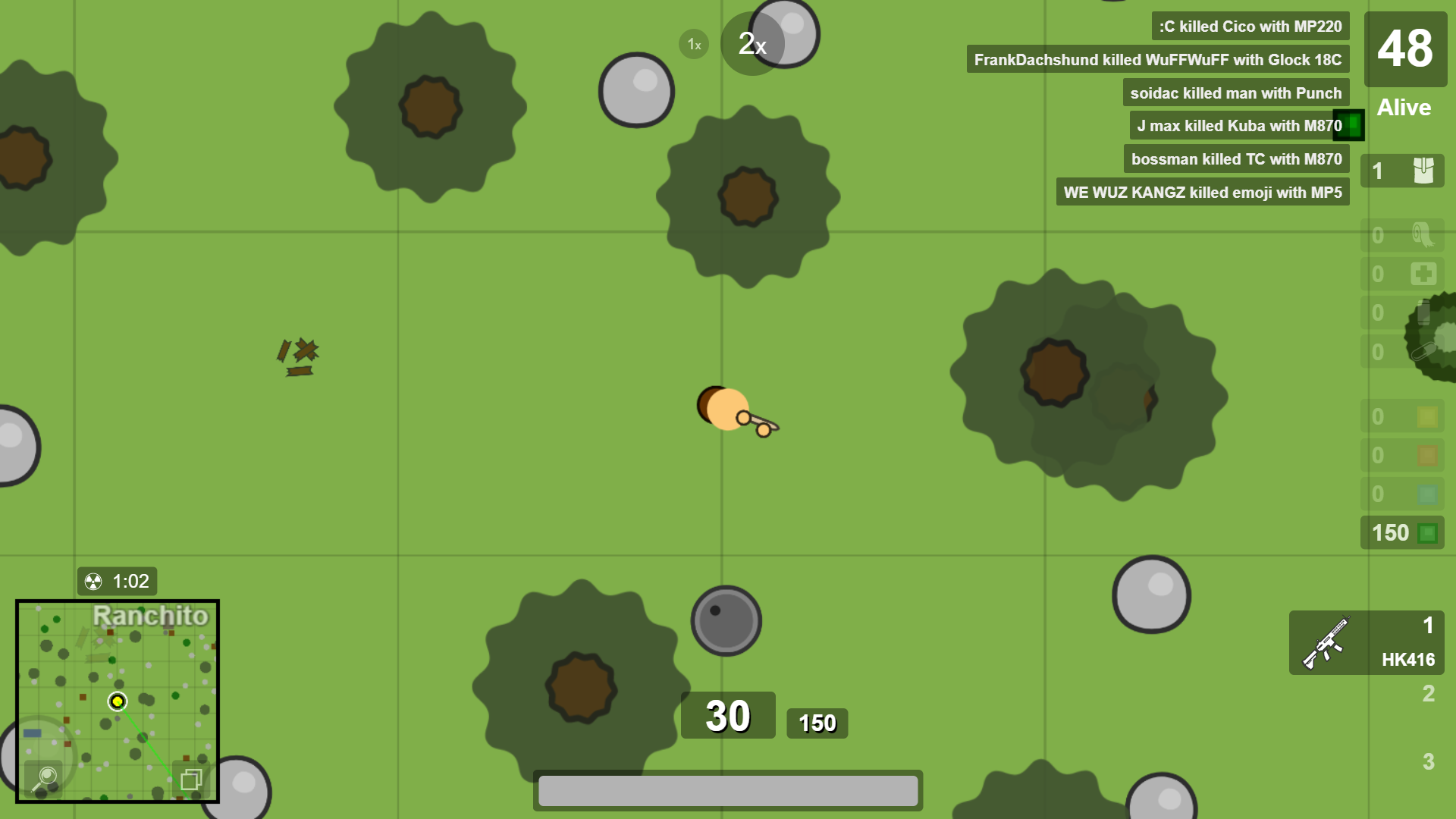Click the minimap magnifying glass icon
The width and height of the screenshot is (1456, 819).
pyautogui.click(x=46, y=777)
